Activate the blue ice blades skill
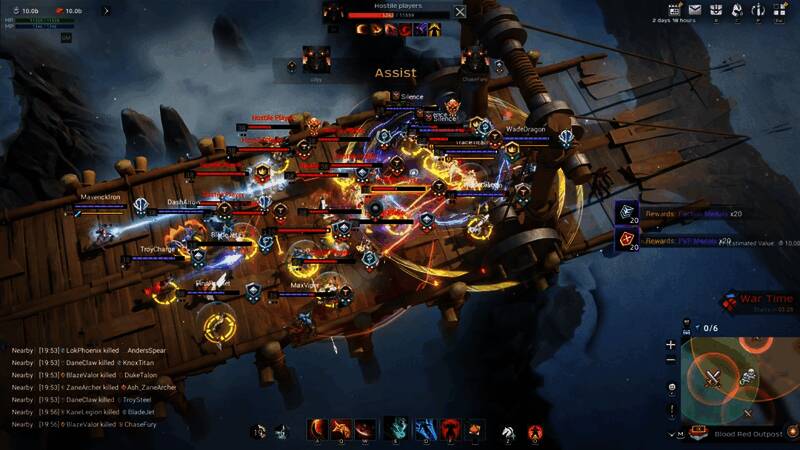800x450 pixels. [426, 428]
